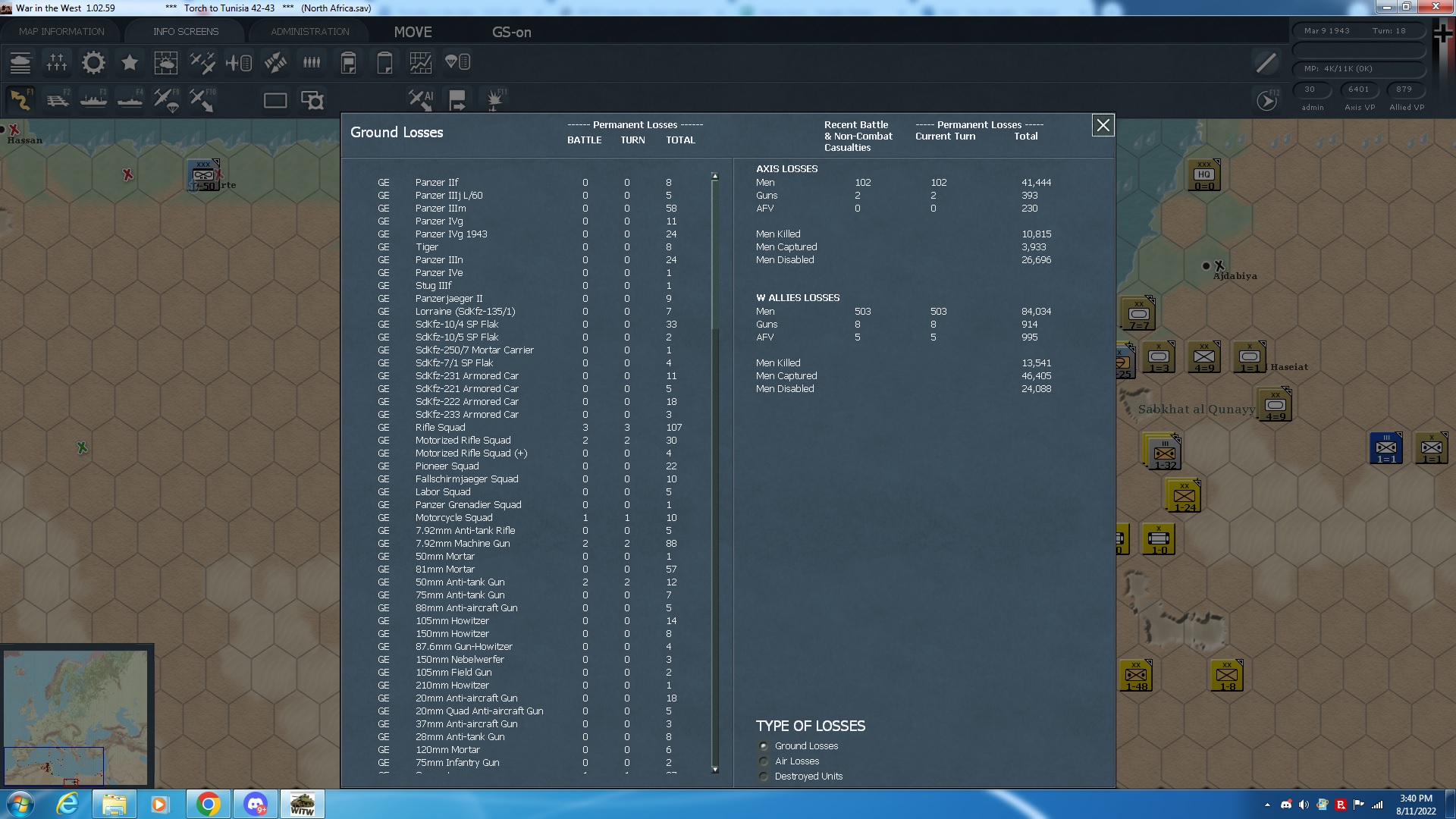1456x819 pixels.
Task: Open the INFO SCREENS menu
Action: click(x=185, y=31)
